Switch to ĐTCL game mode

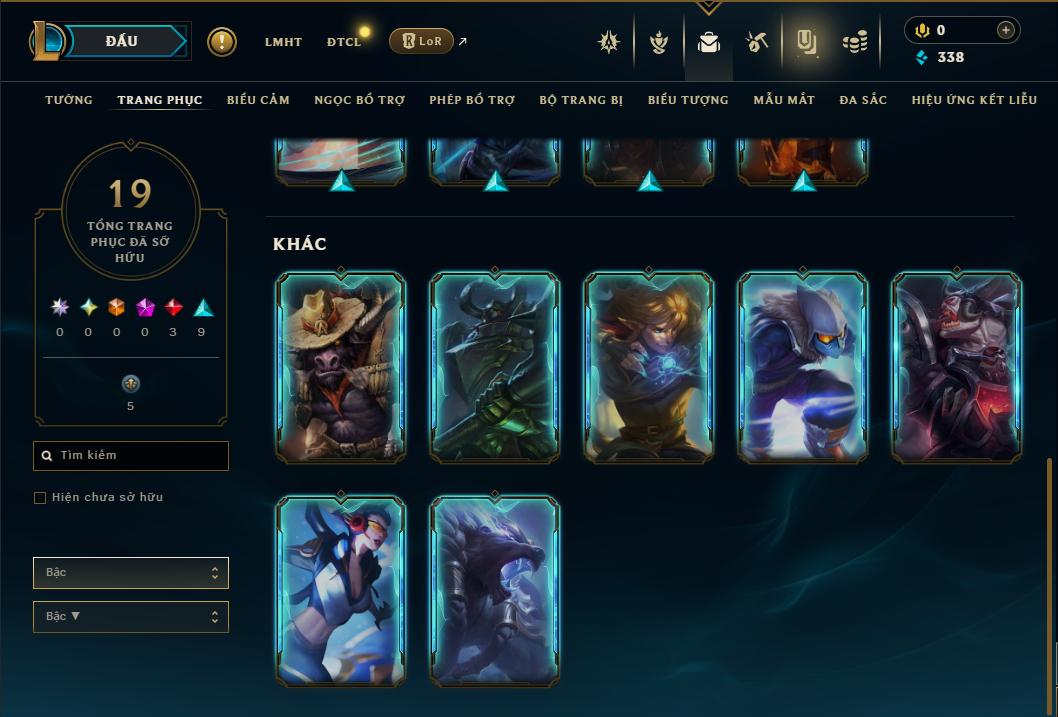tap(344, 42)
